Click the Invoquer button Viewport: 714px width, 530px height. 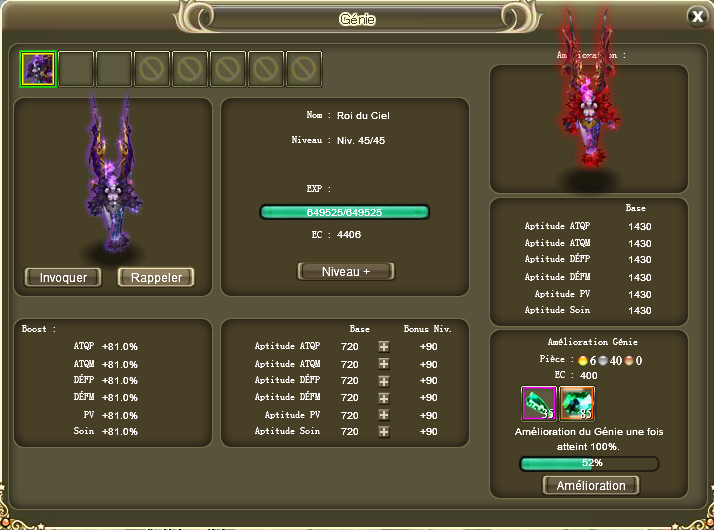[63, 277]
